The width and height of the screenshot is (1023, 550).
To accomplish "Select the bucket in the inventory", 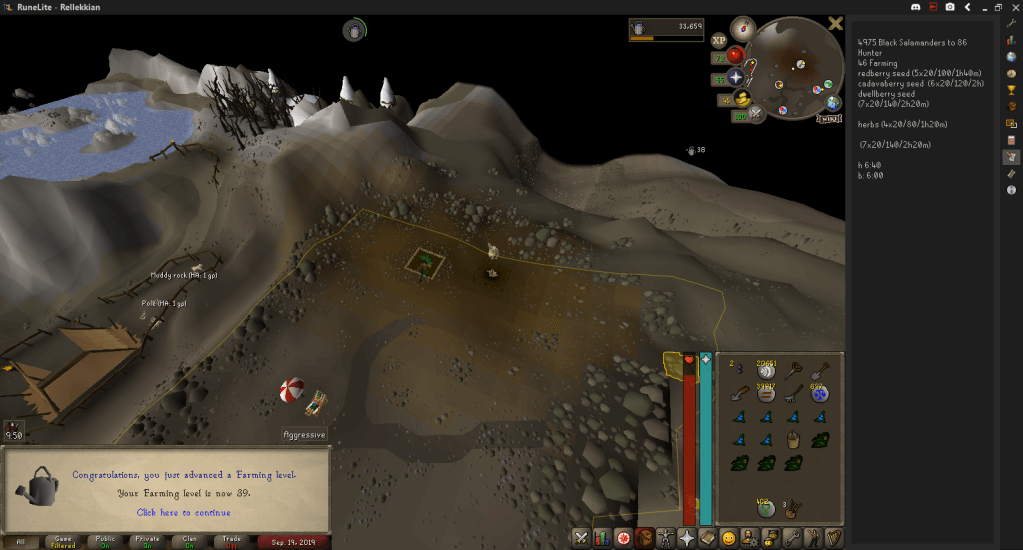I will tap(795, 439).
